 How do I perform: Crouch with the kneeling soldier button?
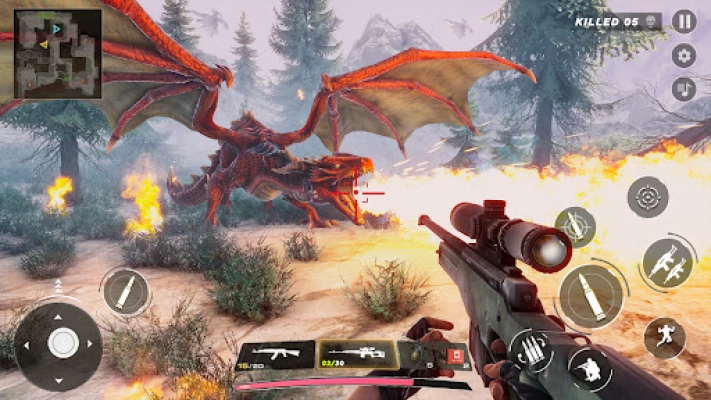coord(589,367)
